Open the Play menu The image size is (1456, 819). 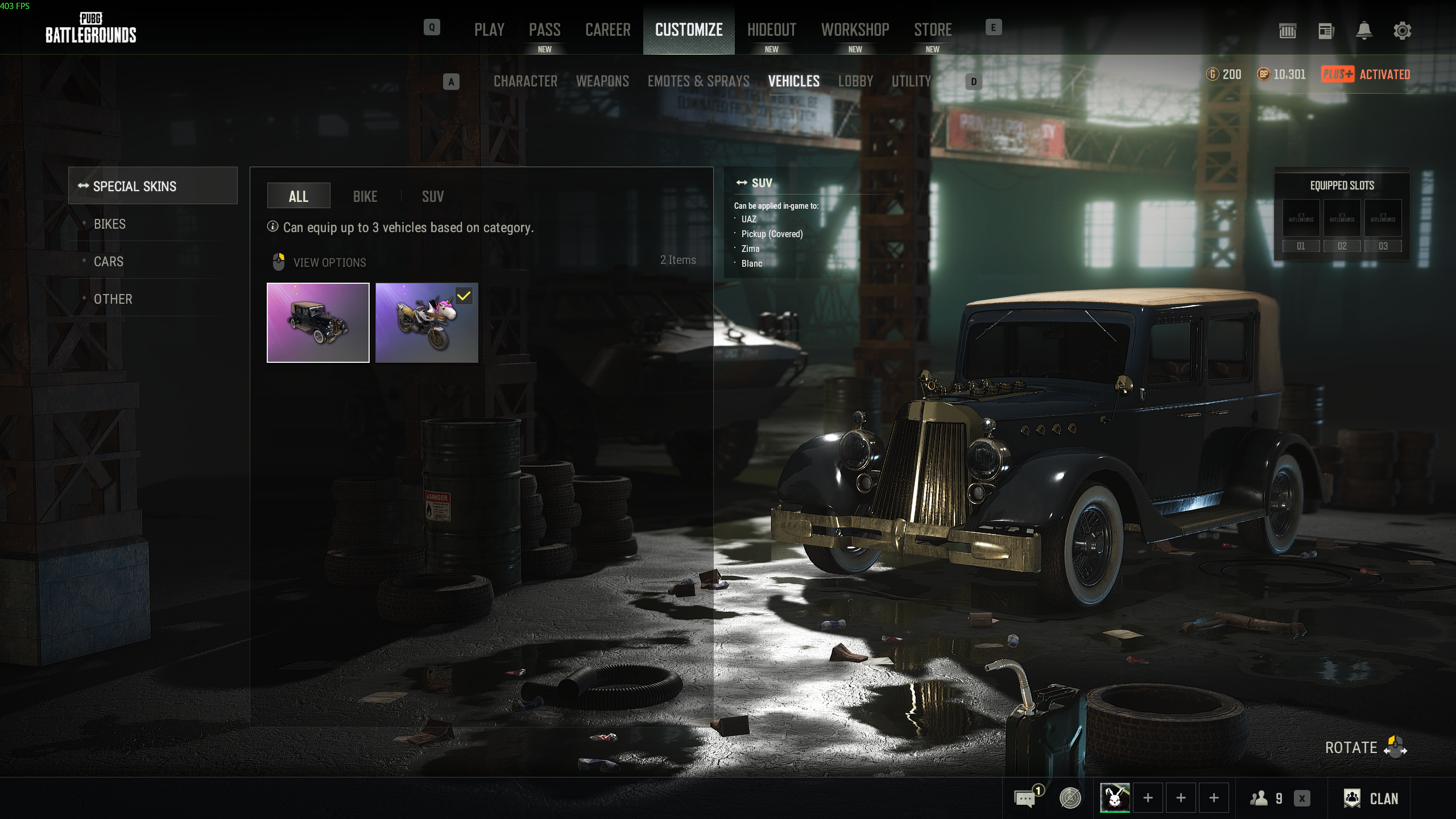[x=489, y=30]
